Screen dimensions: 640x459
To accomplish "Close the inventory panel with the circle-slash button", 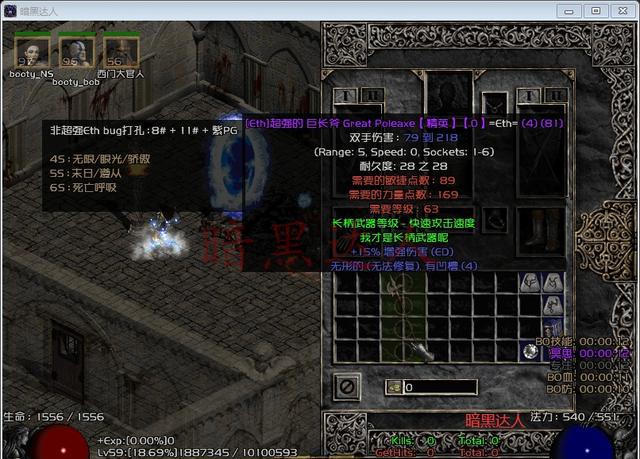I will 348,385.
